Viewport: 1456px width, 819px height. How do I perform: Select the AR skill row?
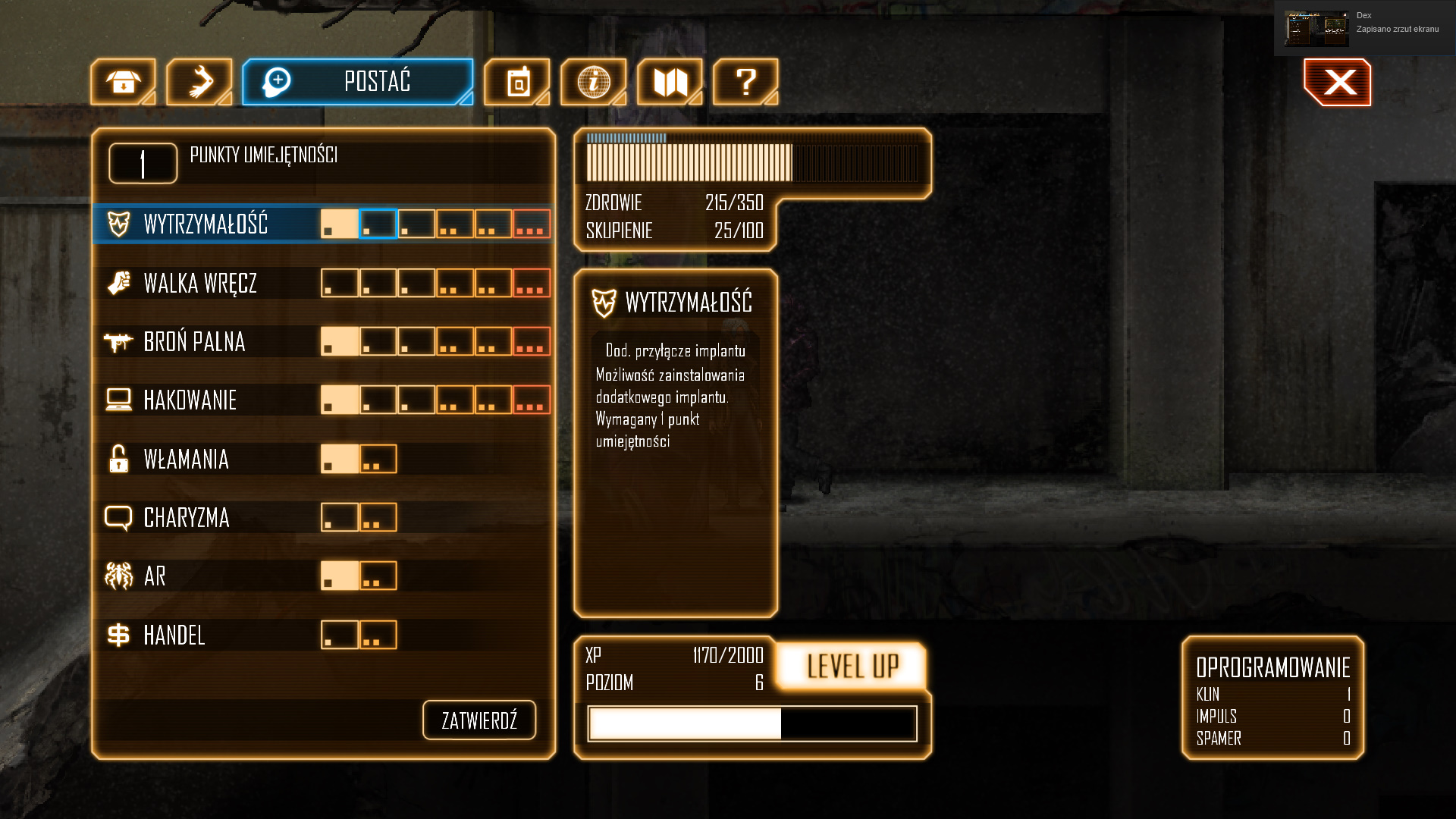click(x=155, y=576)
